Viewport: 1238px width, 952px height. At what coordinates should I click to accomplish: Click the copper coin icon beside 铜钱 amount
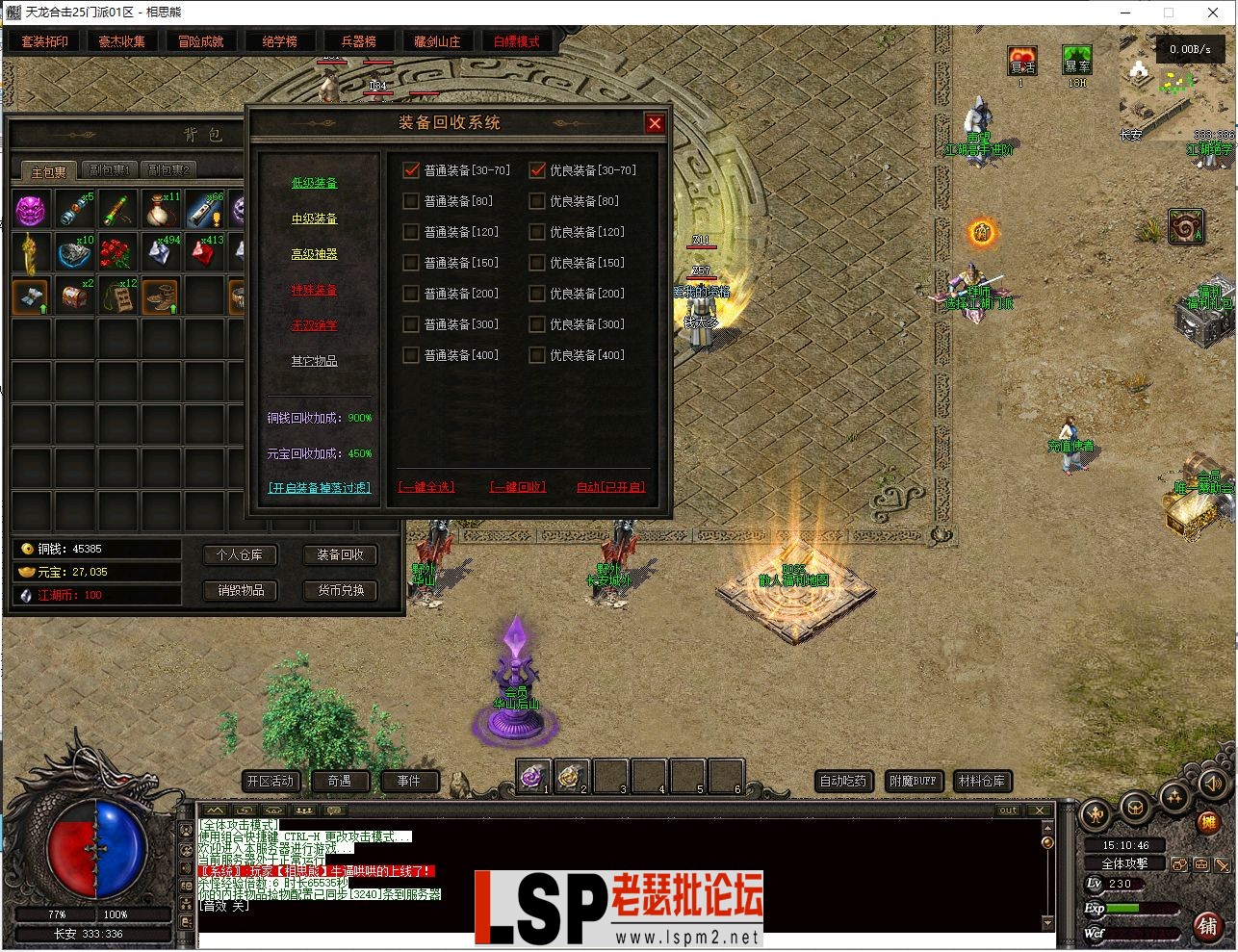[25, 548]
